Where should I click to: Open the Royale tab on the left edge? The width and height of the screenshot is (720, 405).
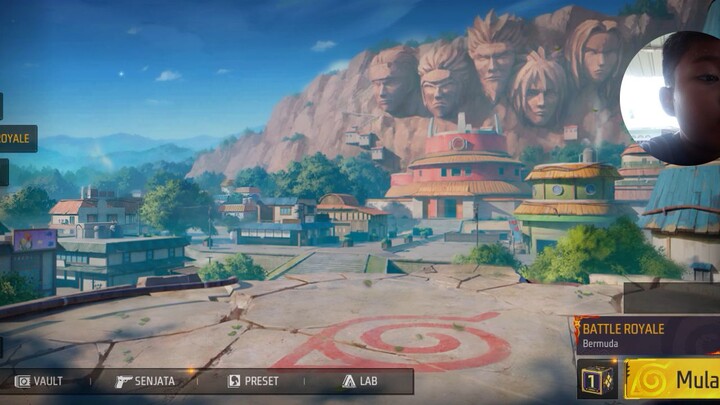pos(17,138)
